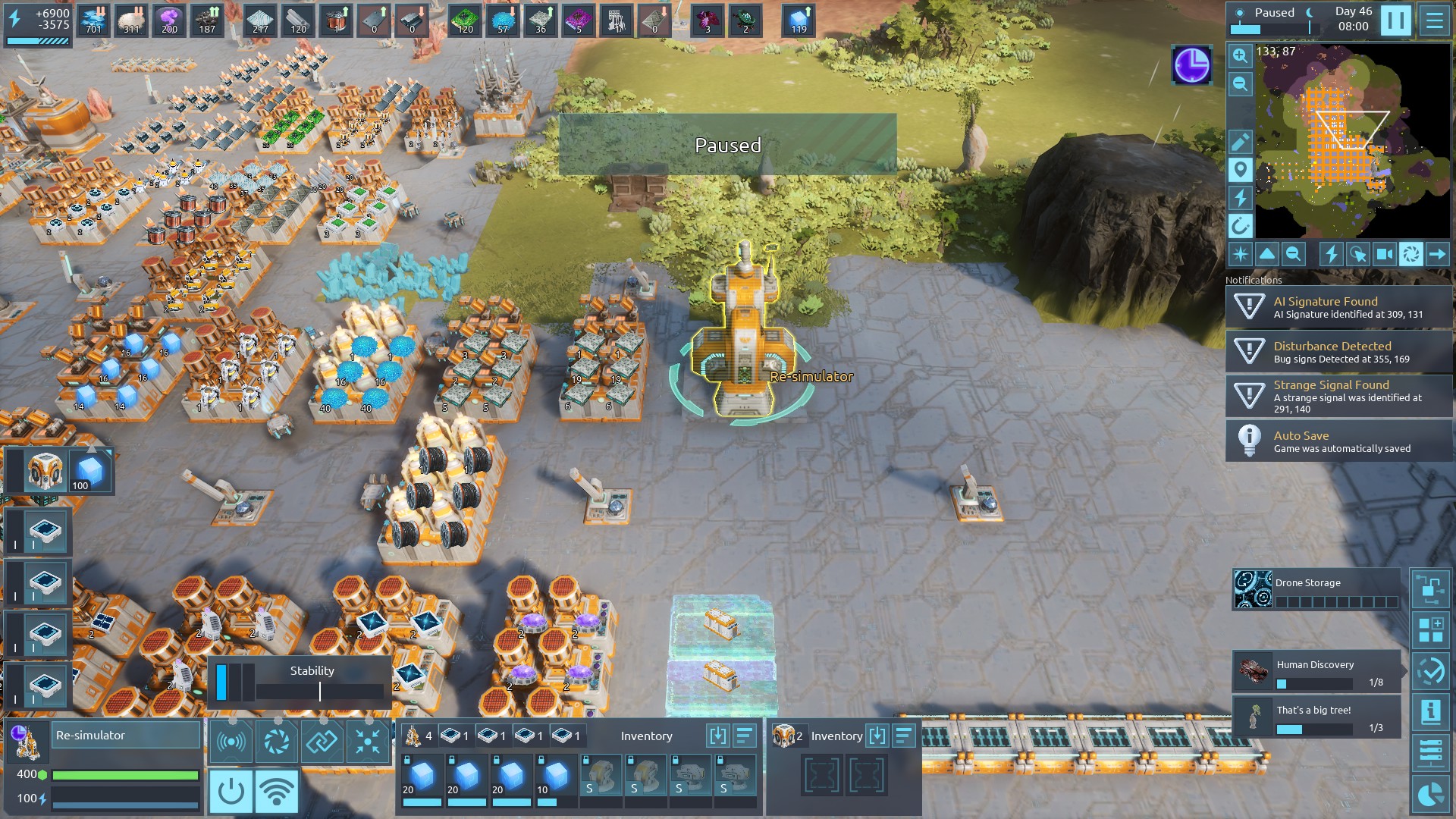Zoom in using the minimap plus magnifier
Image resolution: width=1456 pixels, height=819 pixels.
(1240, 55)
